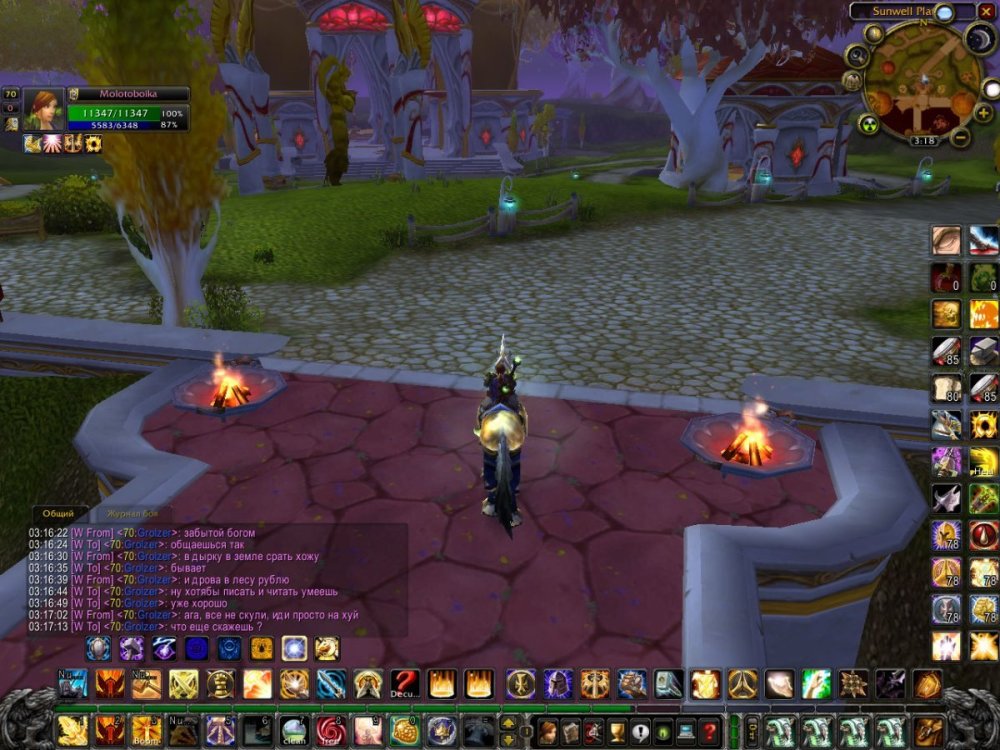Click the green radioactive symbol minimap button
This screenshot has height=750, width=1000.
(x=868, y=124)
